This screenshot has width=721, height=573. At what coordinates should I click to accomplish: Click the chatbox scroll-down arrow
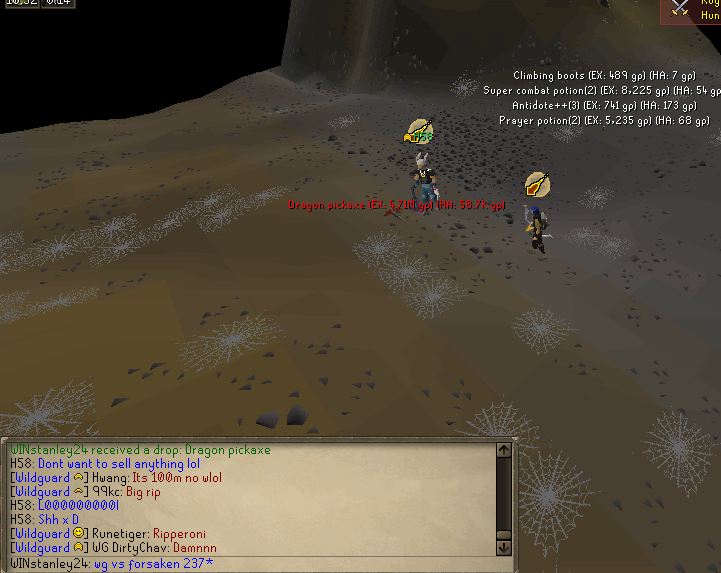(x=503, y=547)
